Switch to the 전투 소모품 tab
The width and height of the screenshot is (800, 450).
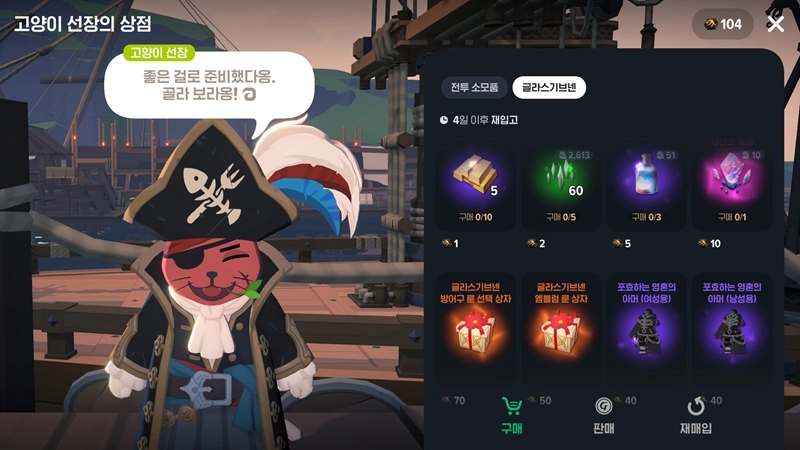coord(473,87)
